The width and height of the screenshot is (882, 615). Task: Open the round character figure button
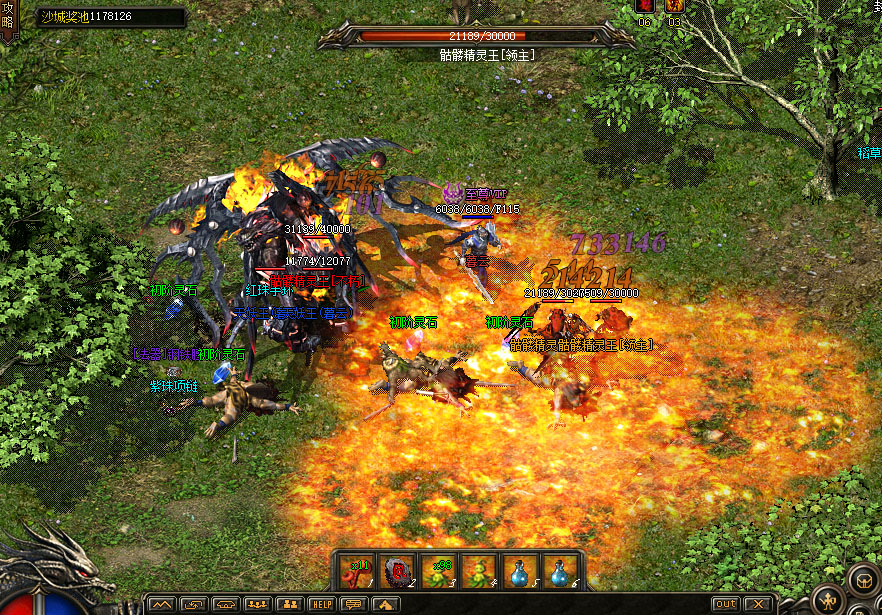(x=827, y=601)
